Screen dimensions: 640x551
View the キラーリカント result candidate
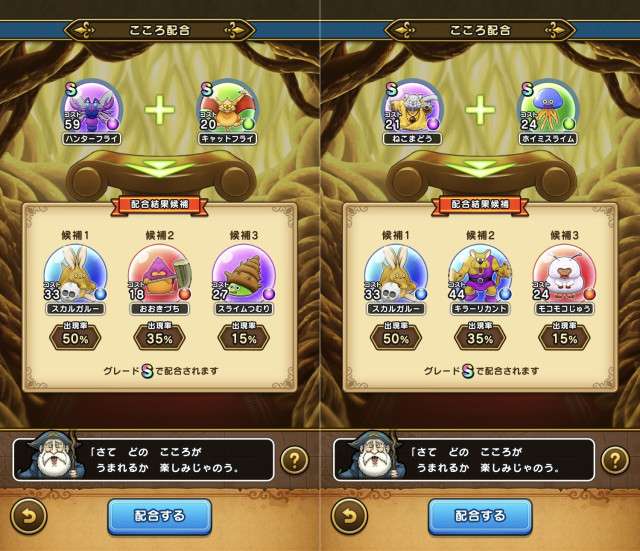click(479, 273)
